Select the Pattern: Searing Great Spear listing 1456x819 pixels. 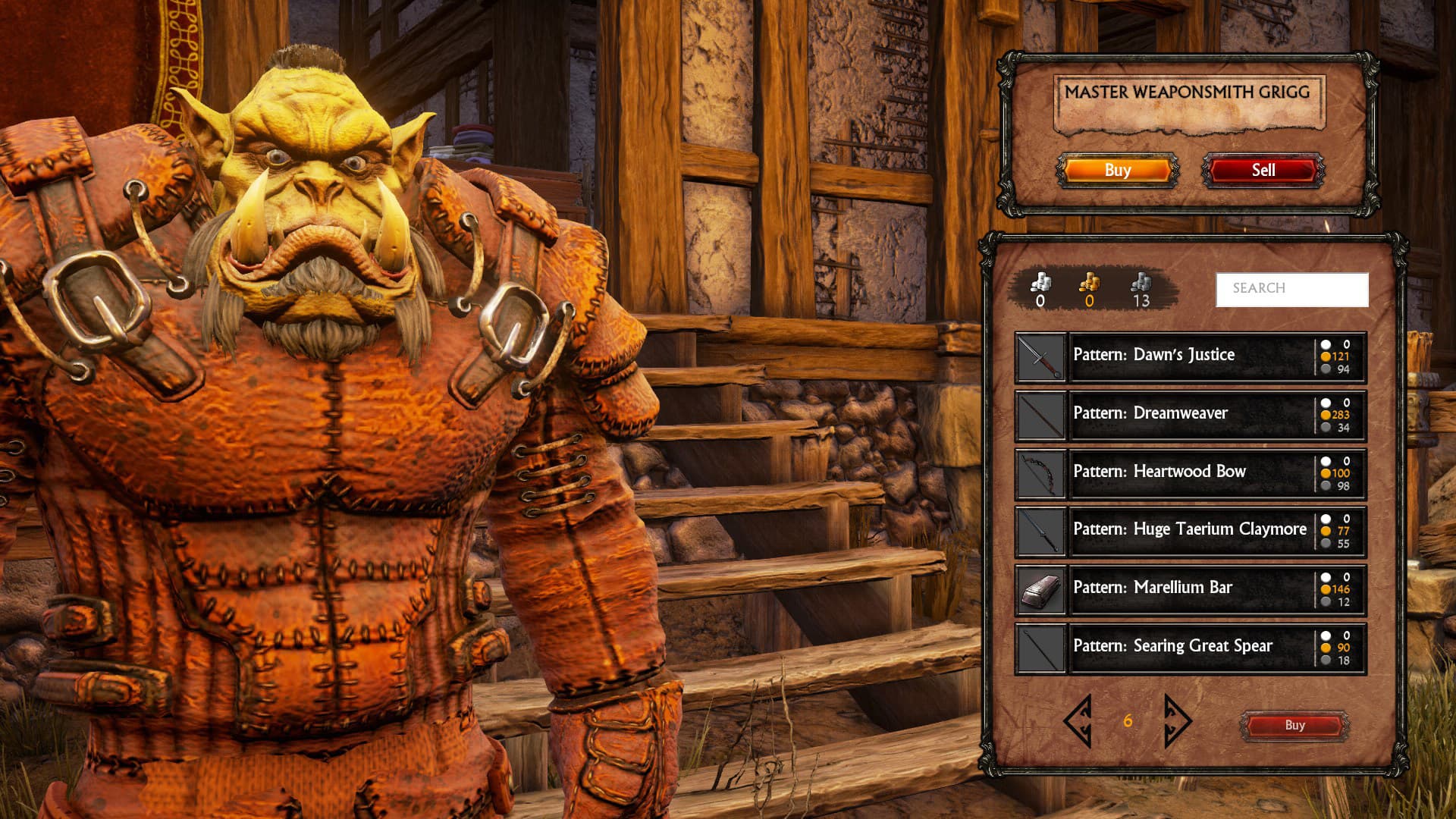(x=1213, y=646)
